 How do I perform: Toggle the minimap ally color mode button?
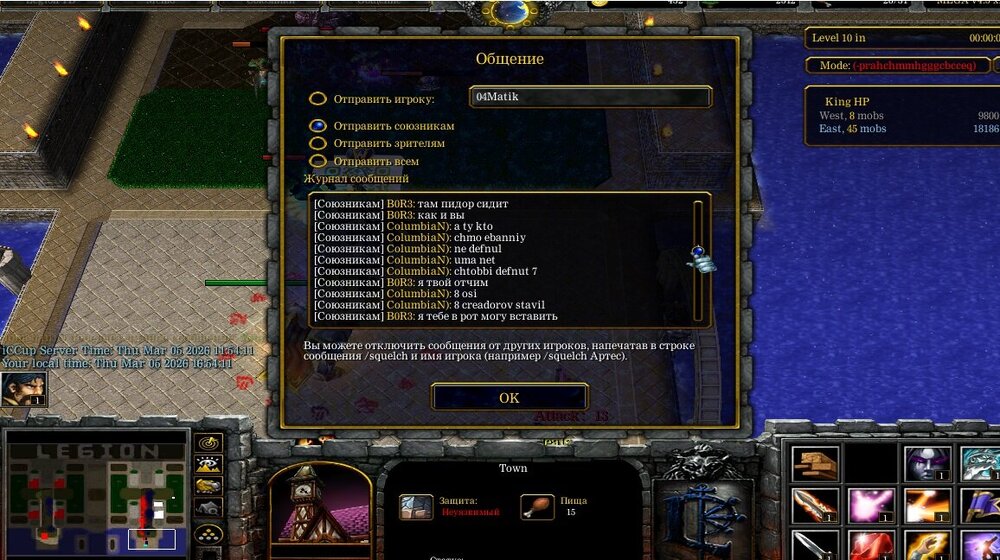click(208, 487)
